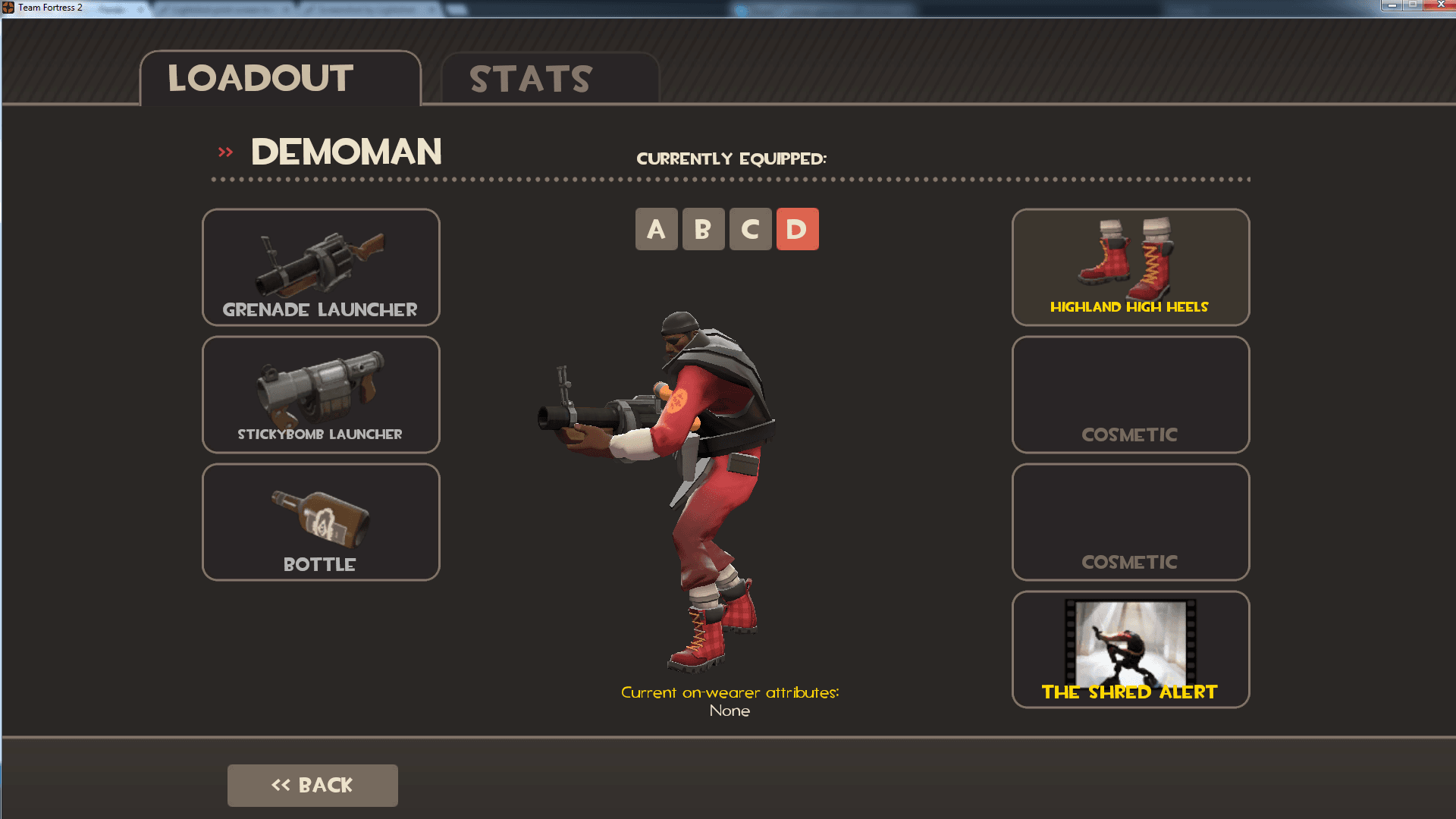Open the first empty Cosmetic slot
The height and width of the screenshot is (819, 1456).
[x=1130, y=394]
